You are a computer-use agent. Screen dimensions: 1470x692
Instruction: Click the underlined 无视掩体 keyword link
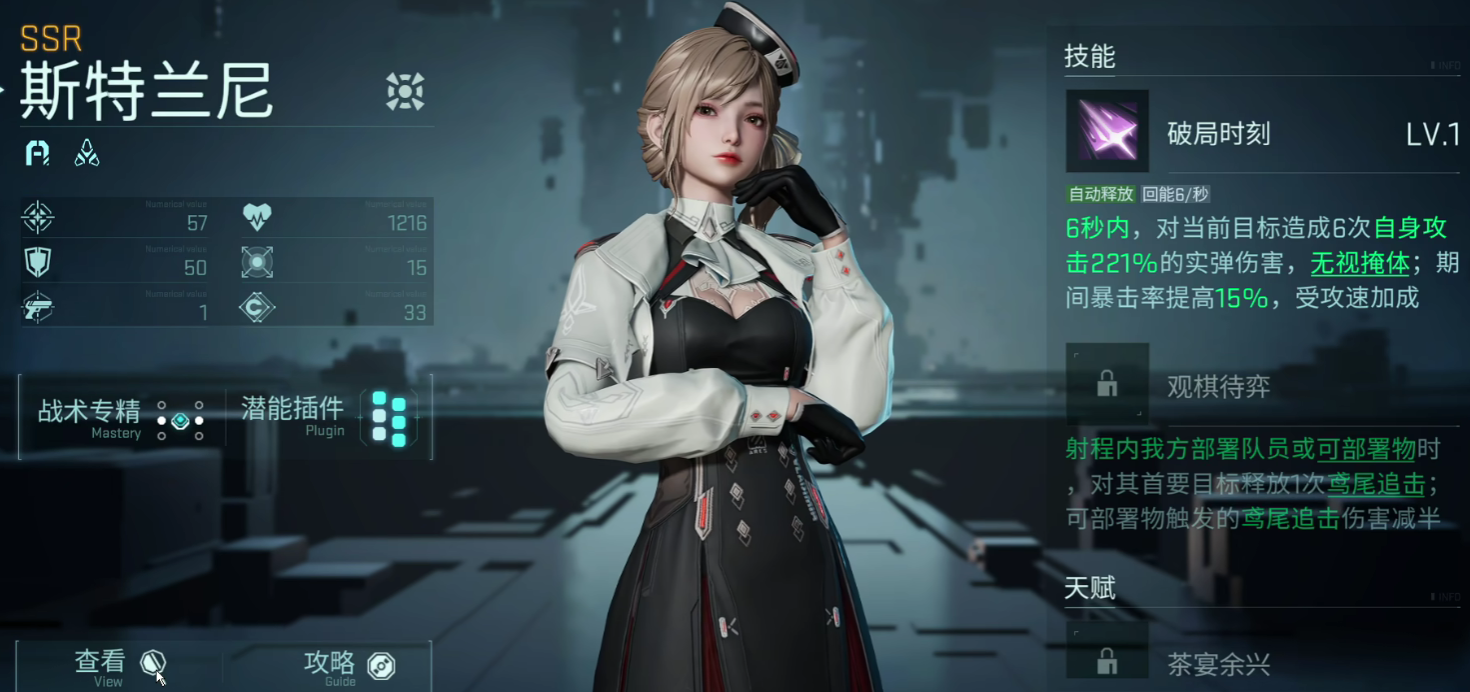1360,263
